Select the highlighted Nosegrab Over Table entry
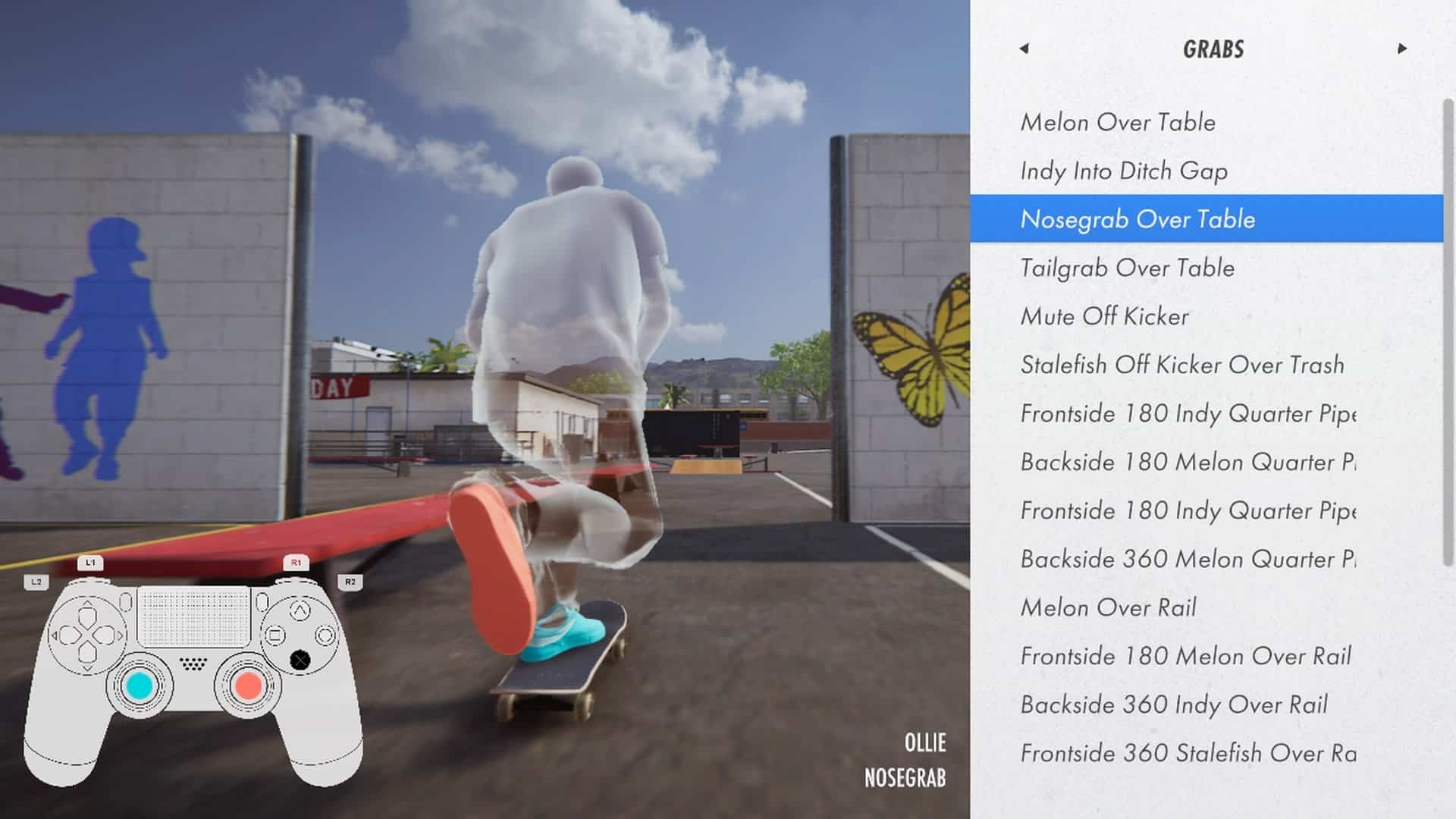 (1137, 219)
